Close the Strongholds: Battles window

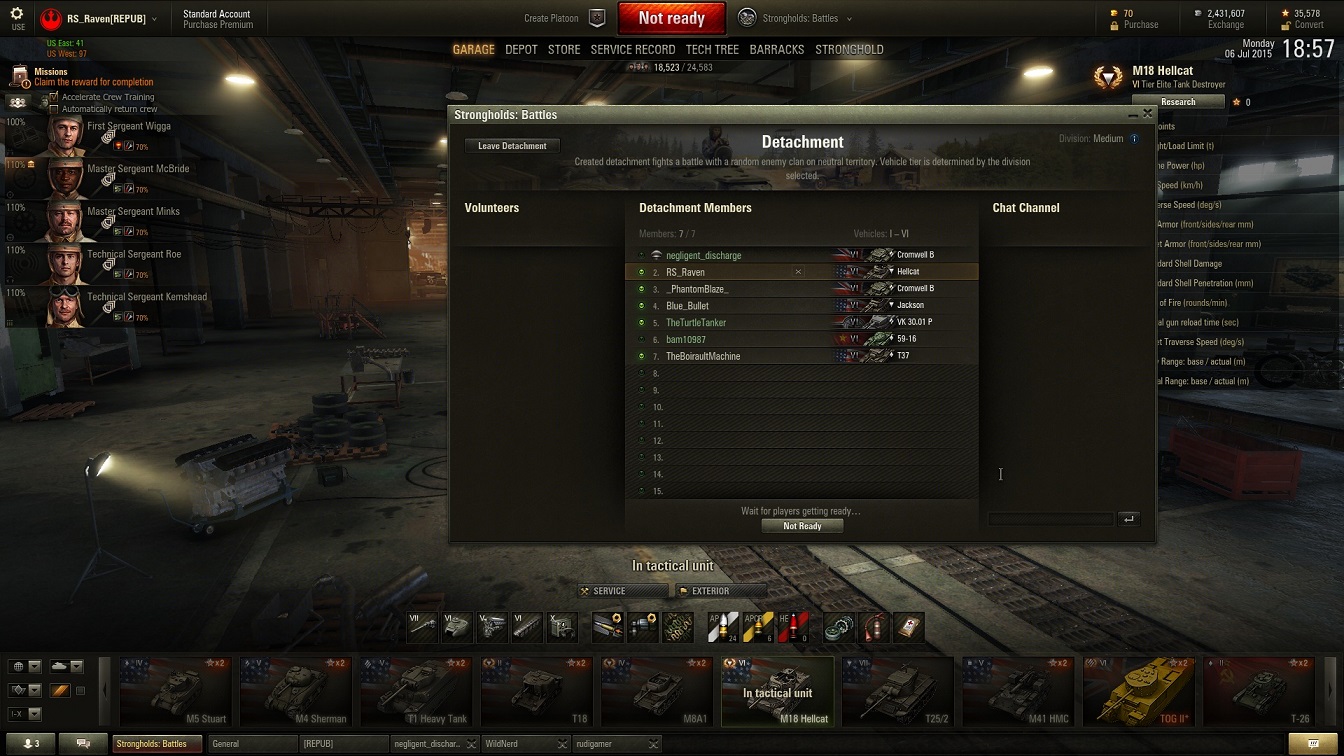click(1147, 114)
